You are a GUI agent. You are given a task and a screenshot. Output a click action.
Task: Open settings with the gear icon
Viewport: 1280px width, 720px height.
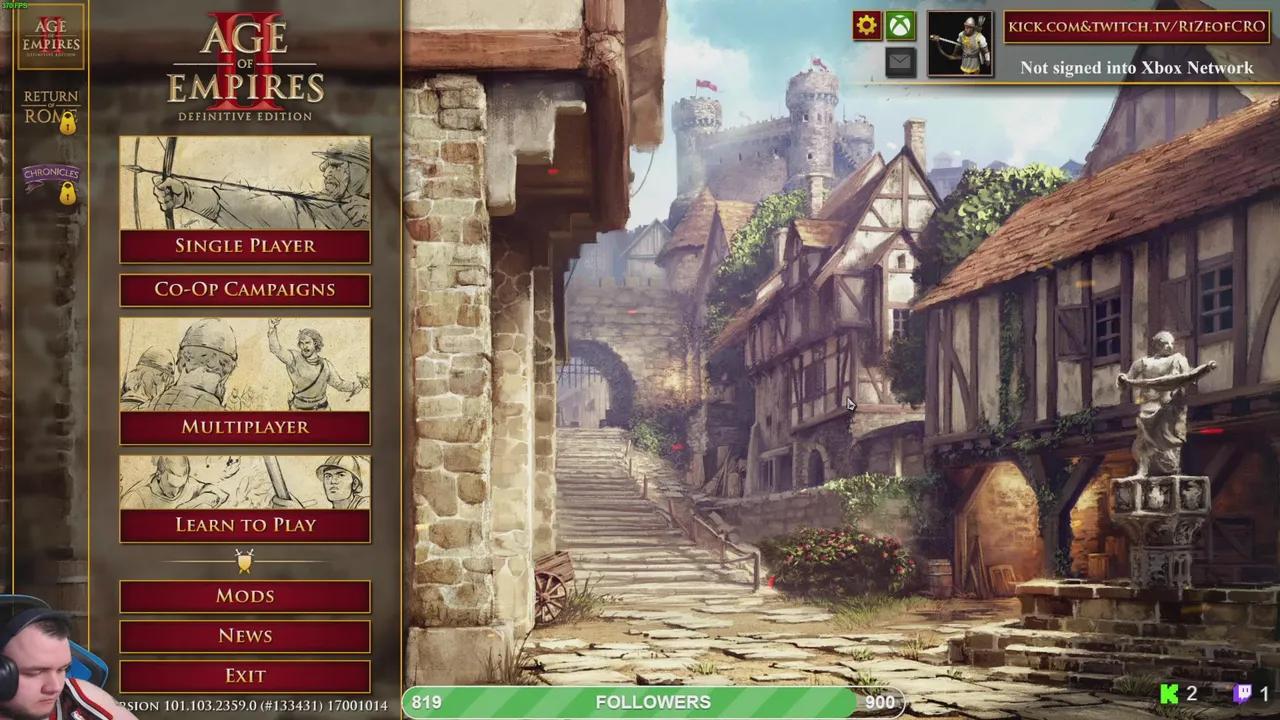click(x=867, y=26)
